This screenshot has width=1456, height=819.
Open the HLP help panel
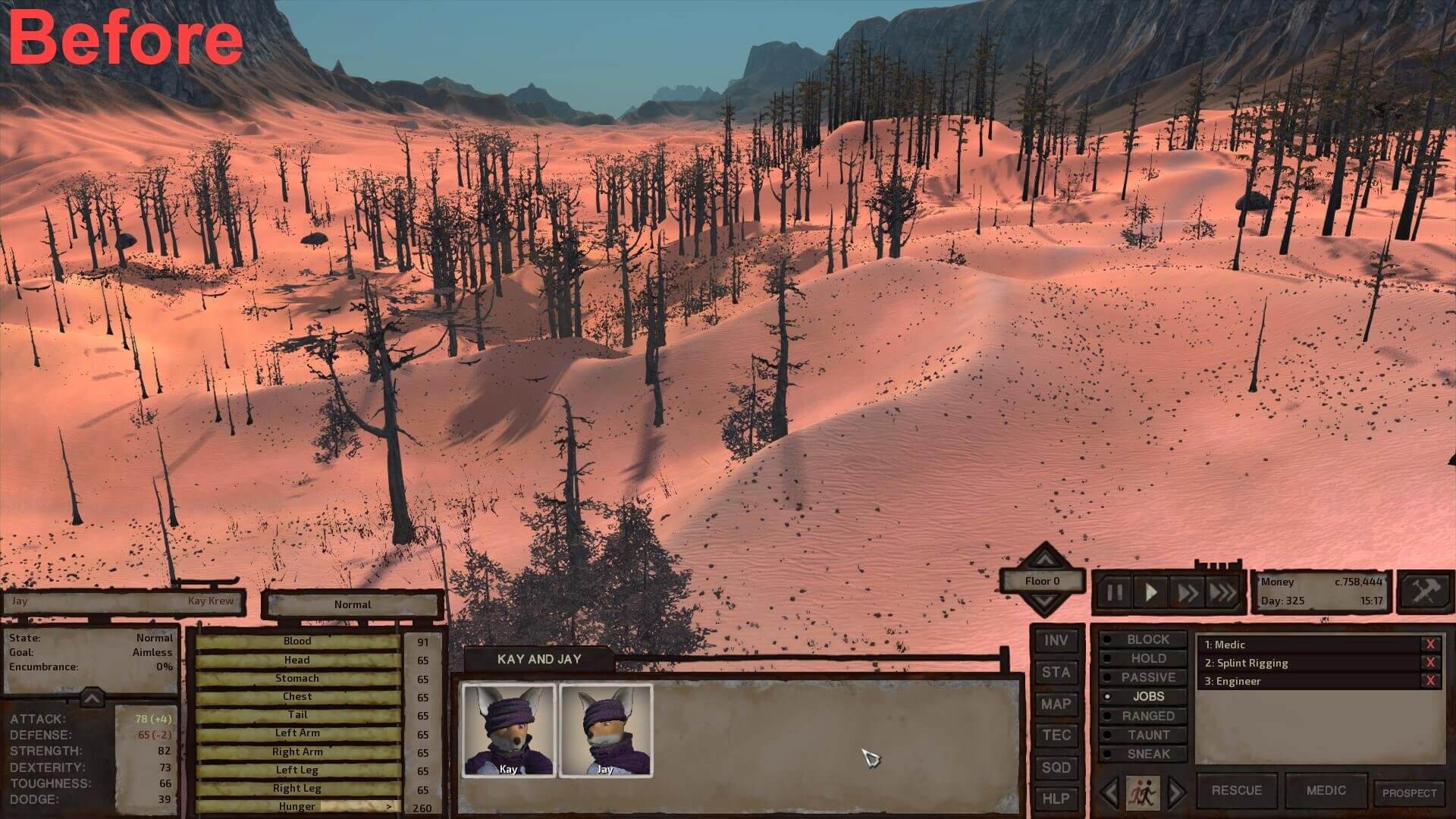click(1056, 799)
